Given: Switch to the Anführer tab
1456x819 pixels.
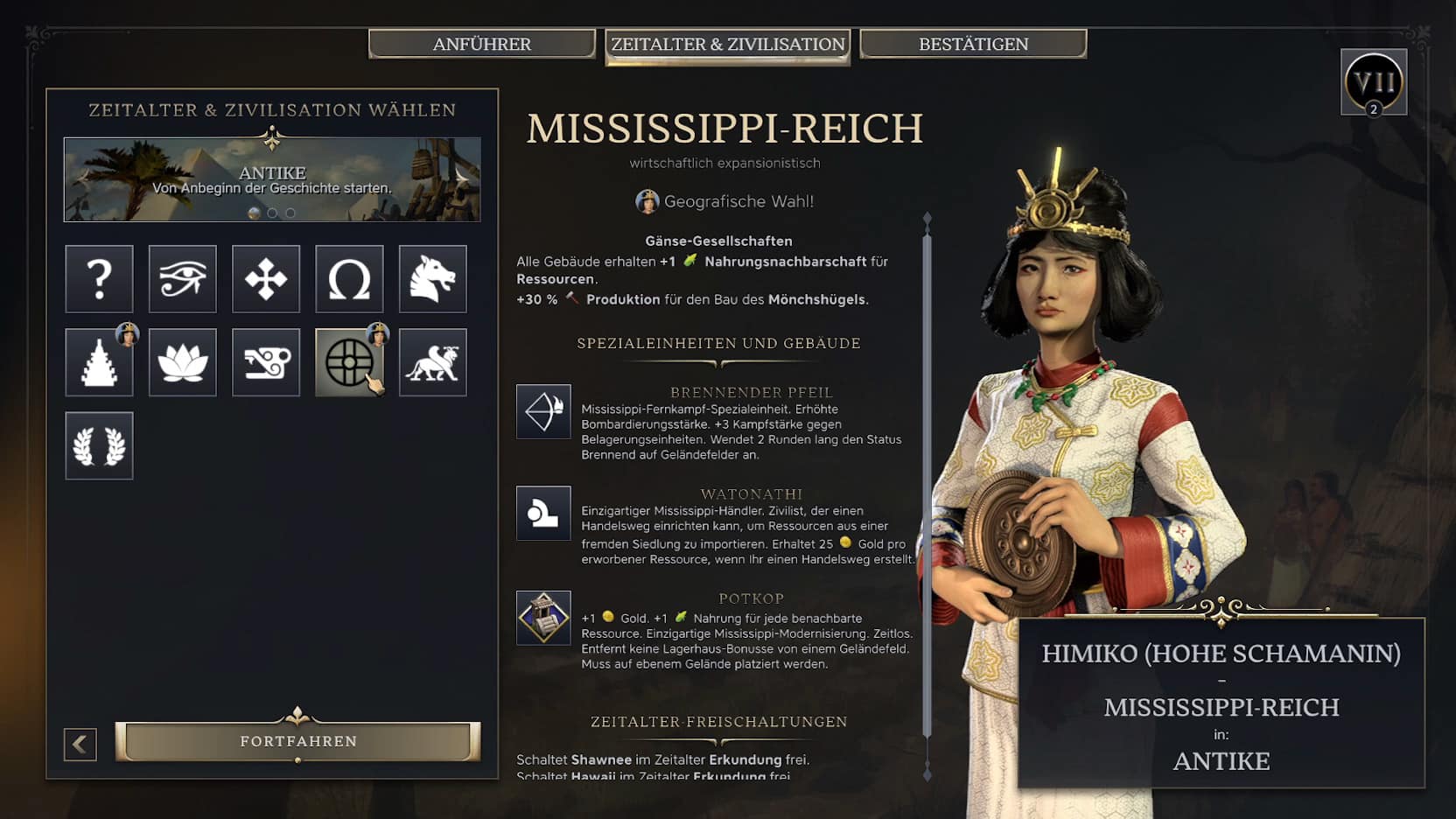Looking at the screenshot, I should [x=482, y=44].
